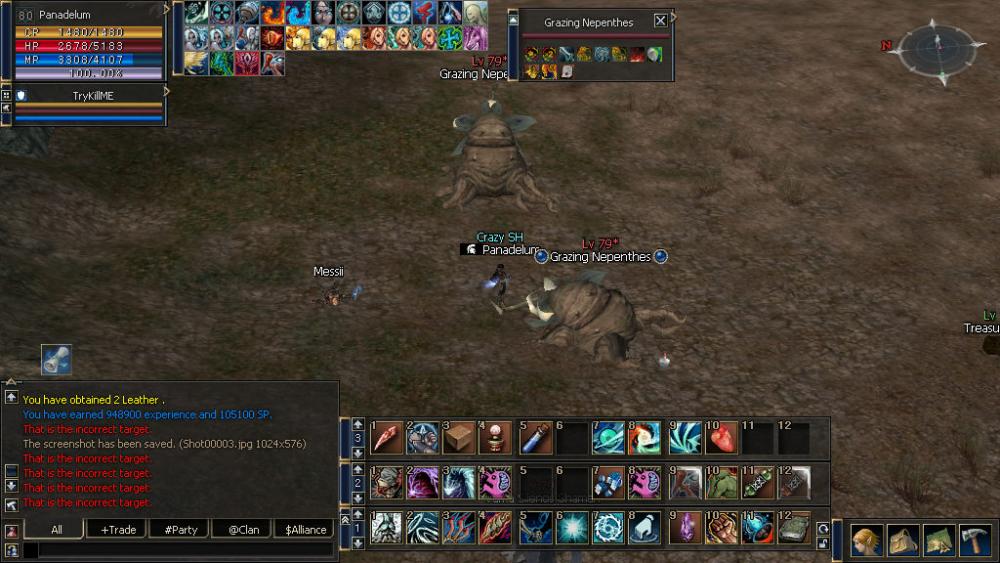The height and width of the screenshot is (563, 1000).
Task: Click the compass radar in the corner
Action: click(938, 47)
